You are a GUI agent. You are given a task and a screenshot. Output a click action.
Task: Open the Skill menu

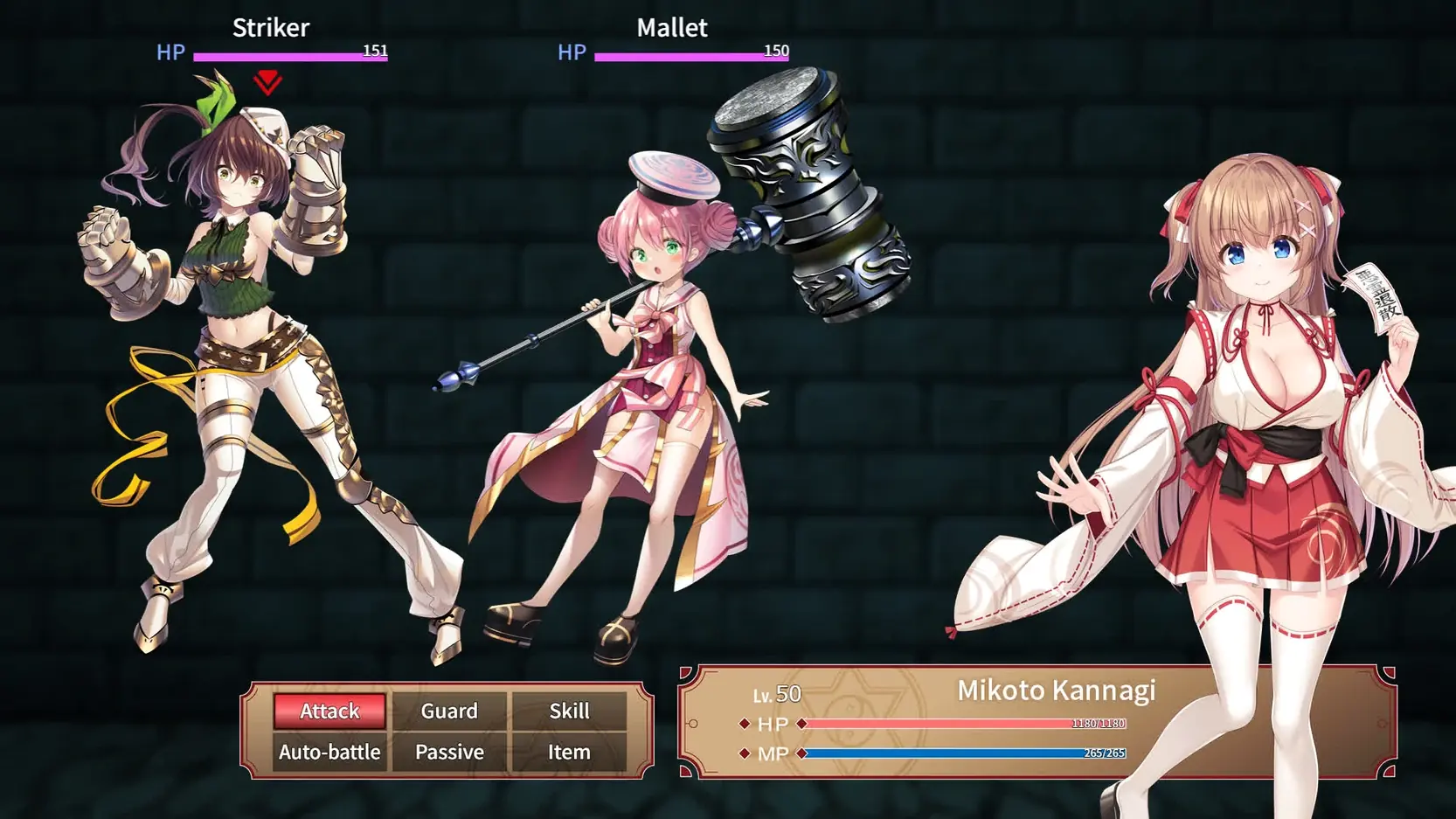pyautogui.click(x=569, y=711)
